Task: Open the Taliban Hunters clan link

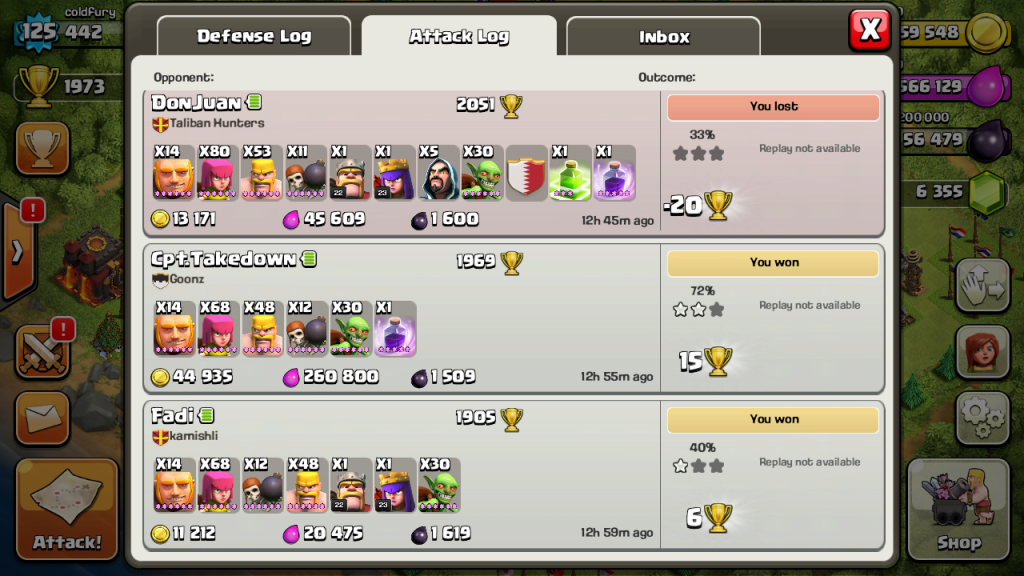Action: (x=216, y=124)
